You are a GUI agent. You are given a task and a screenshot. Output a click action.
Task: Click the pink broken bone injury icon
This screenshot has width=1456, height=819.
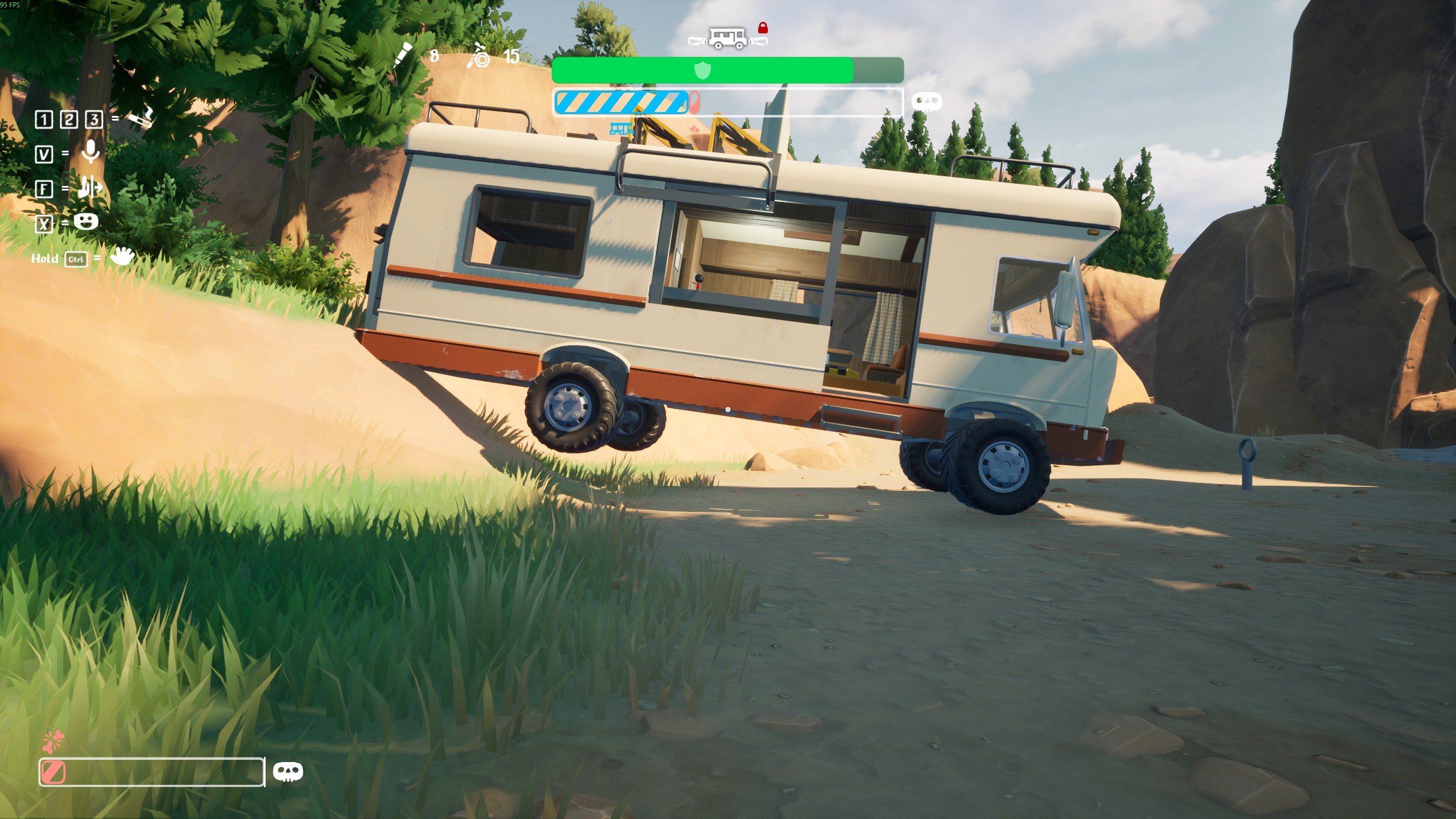(53, 741)
